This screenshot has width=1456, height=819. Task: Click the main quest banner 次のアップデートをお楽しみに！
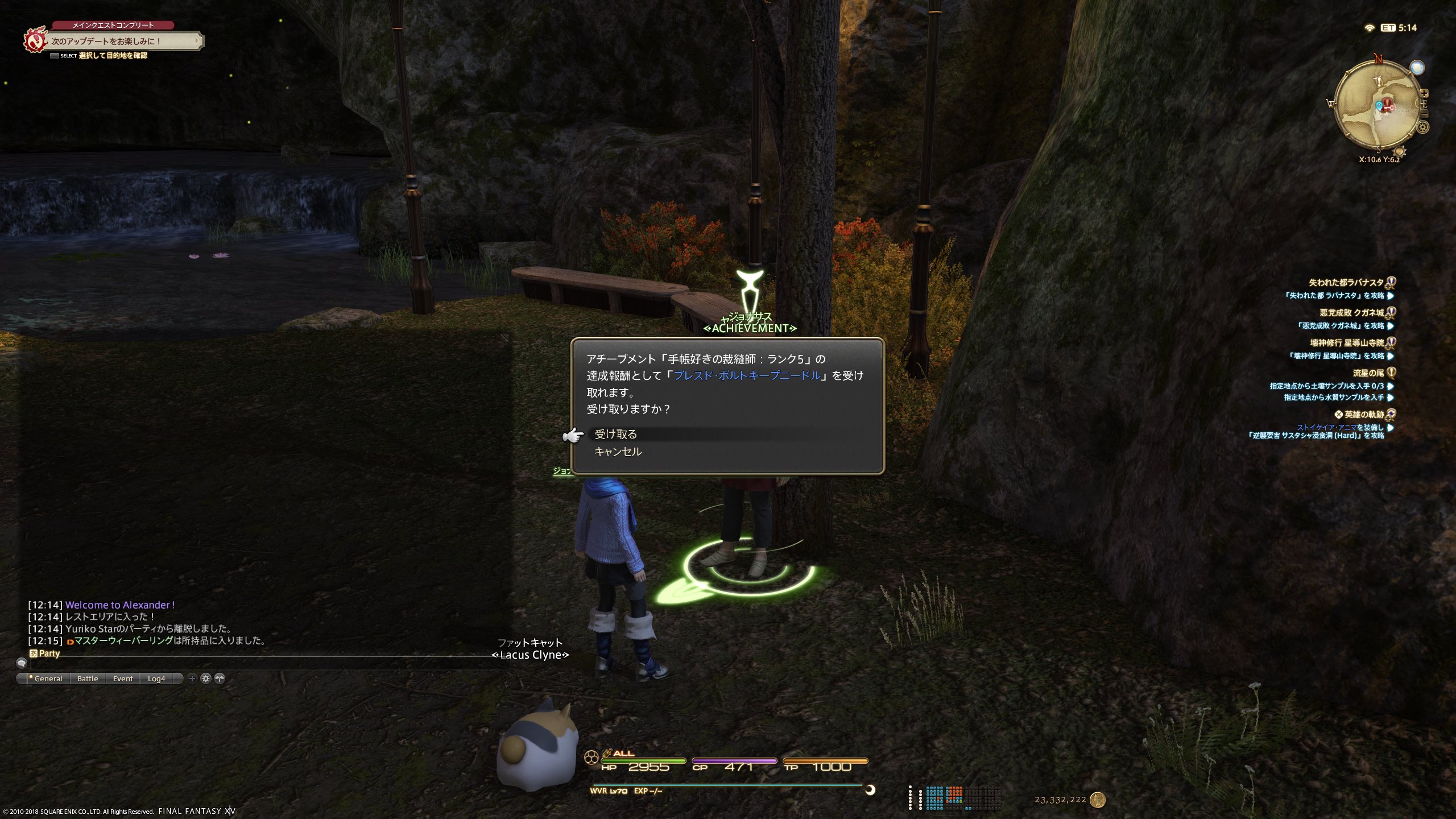[122, 41]
